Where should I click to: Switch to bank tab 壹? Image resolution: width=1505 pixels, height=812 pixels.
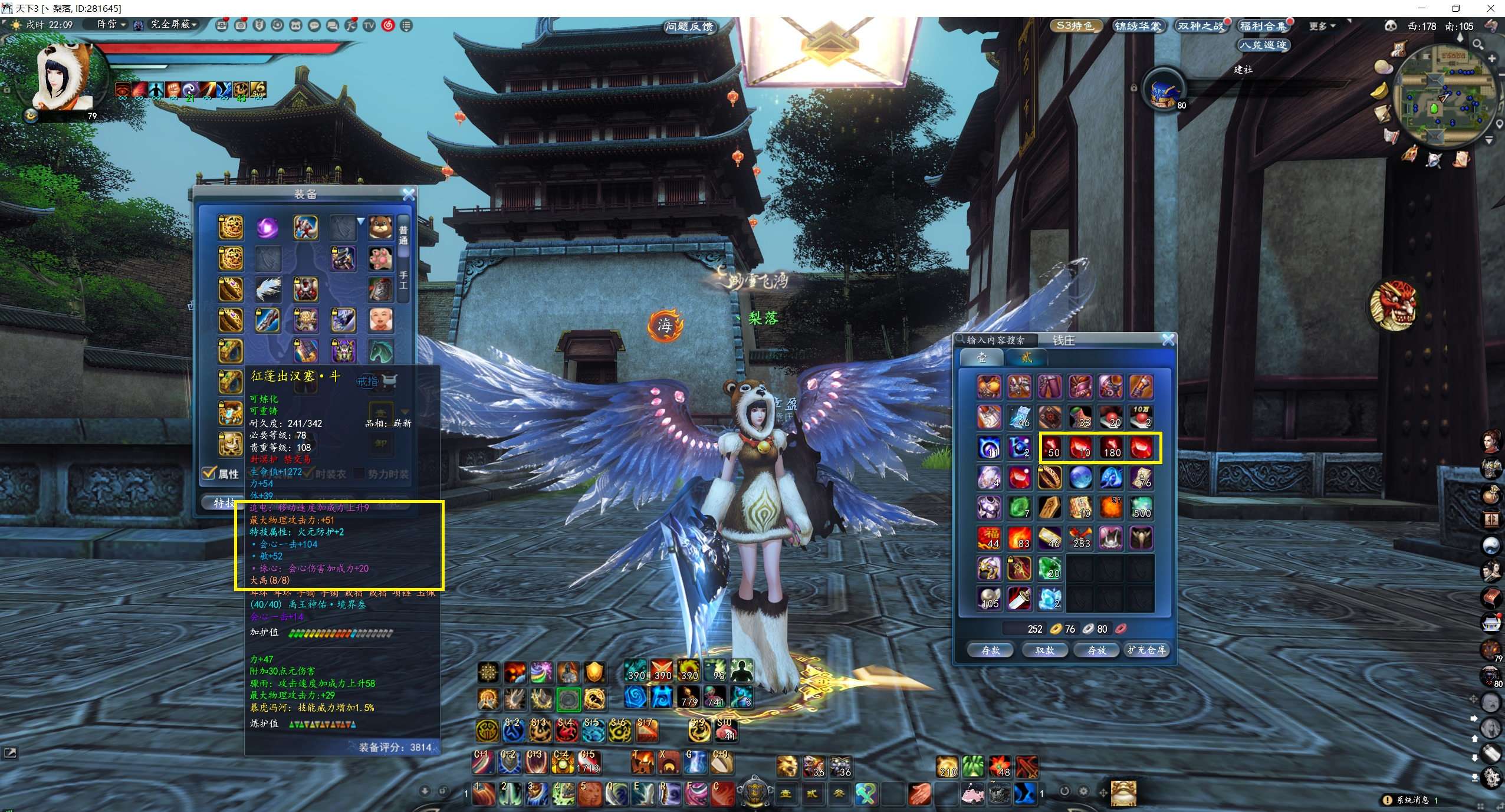pos(981,357)
